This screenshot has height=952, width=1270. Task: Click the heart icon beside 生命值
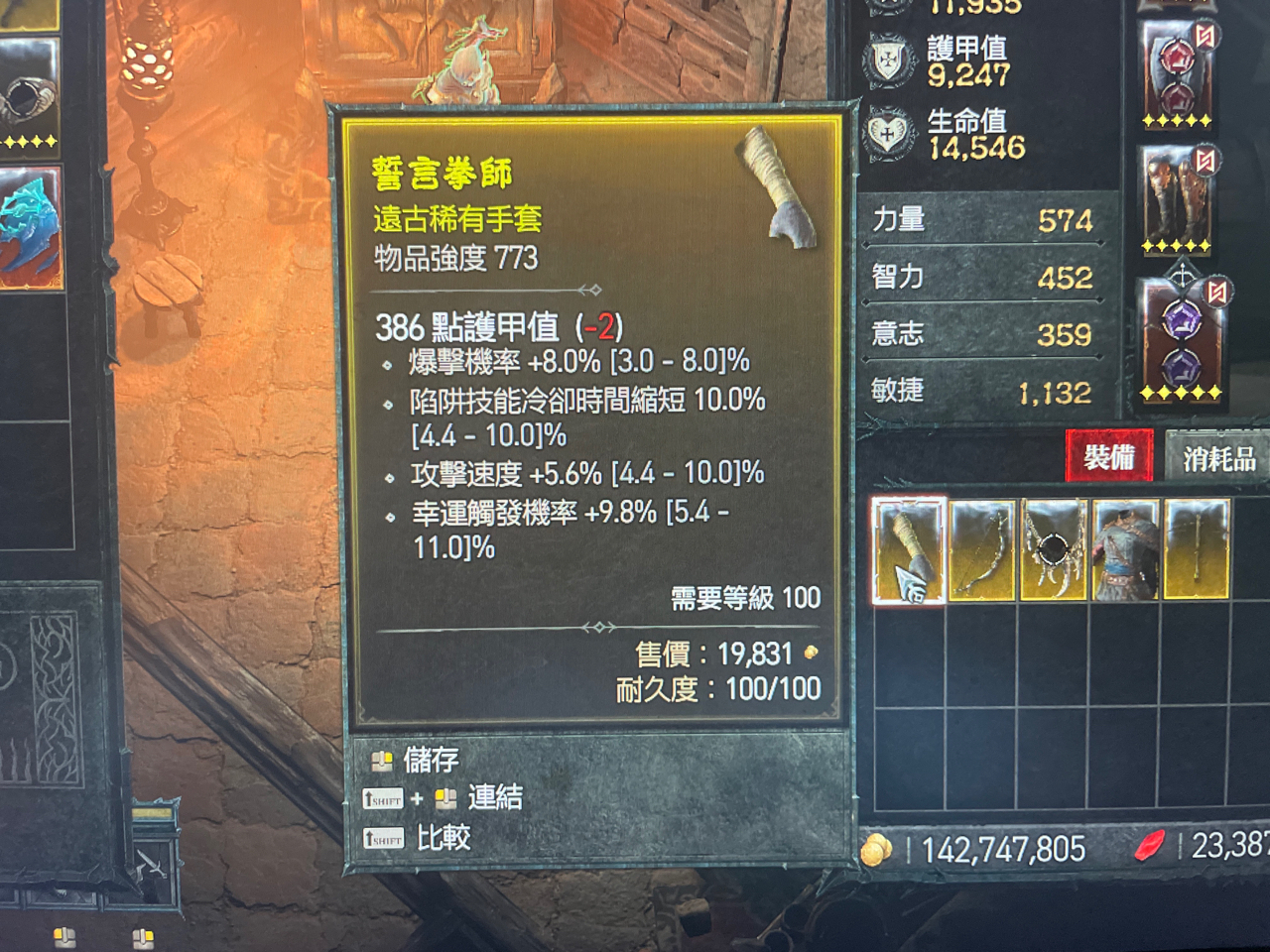(x=889, y=129)
